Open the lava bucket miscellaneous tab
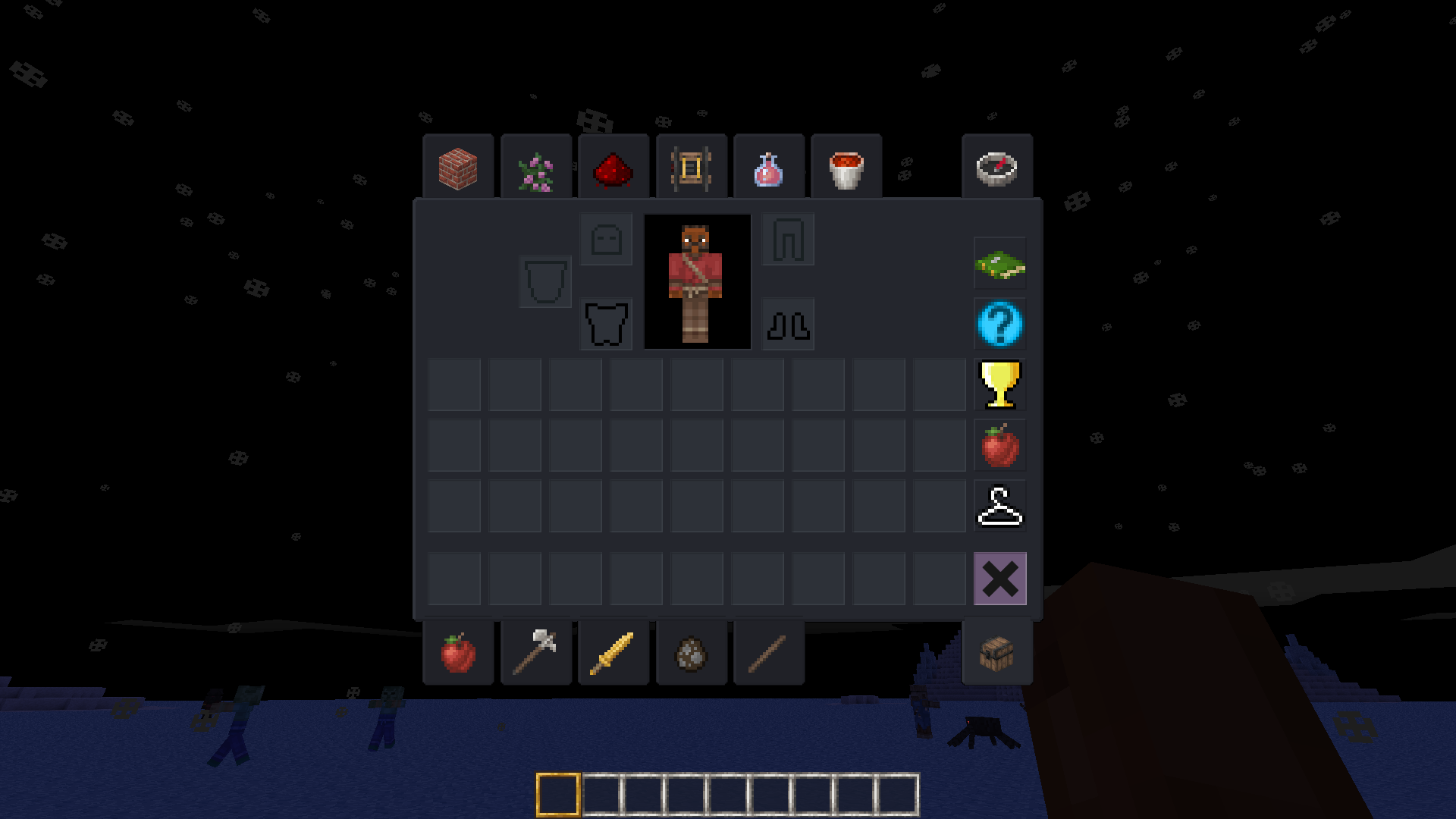Image resolution: width=1456 pixels, height=819 pixels. [x=846, y=168]
